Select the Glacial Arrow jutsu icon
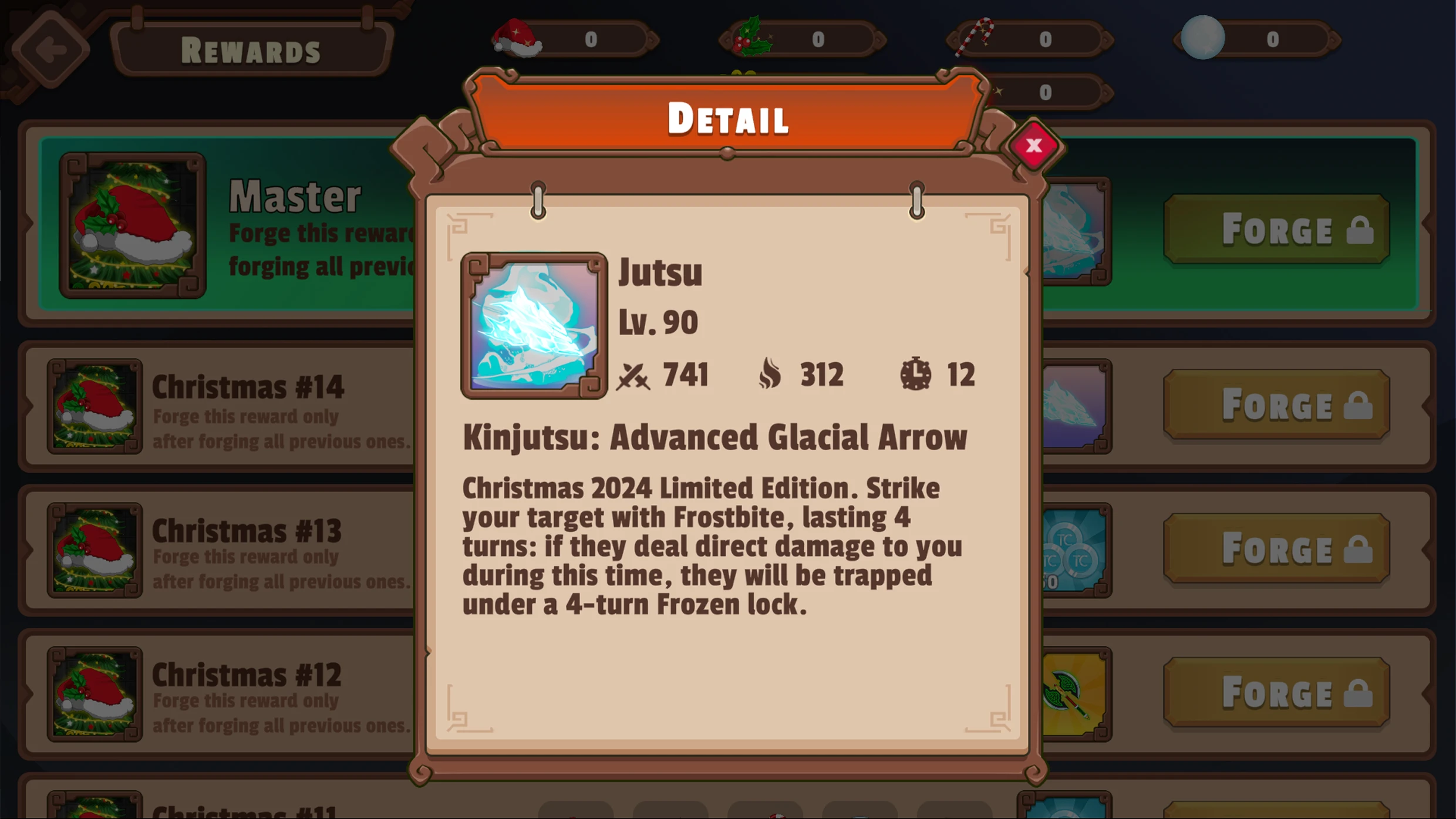This screenshot has width=1456, height=819. point(533,325)
